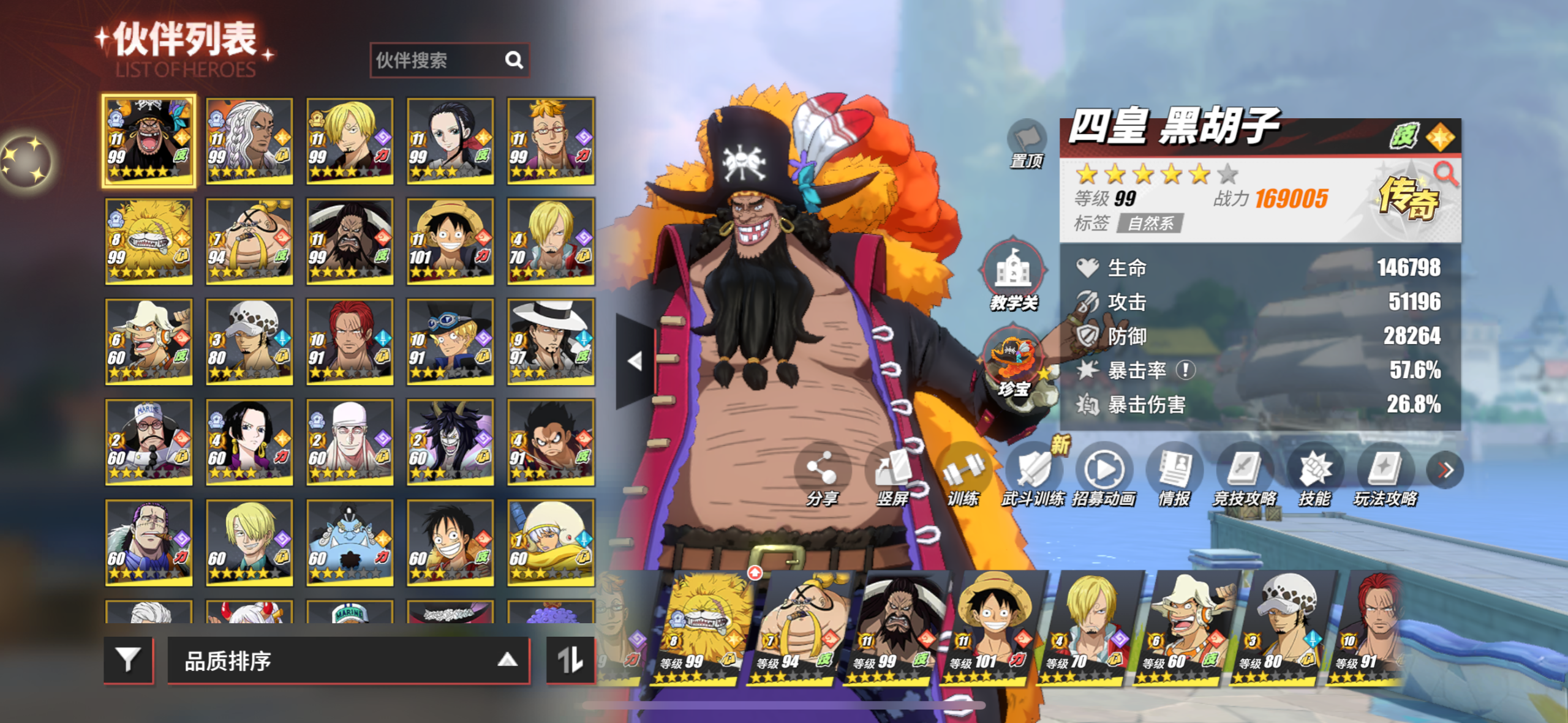
Task: Pin hero with the 置顶 flag button
Action: (x=1027, y=143)
